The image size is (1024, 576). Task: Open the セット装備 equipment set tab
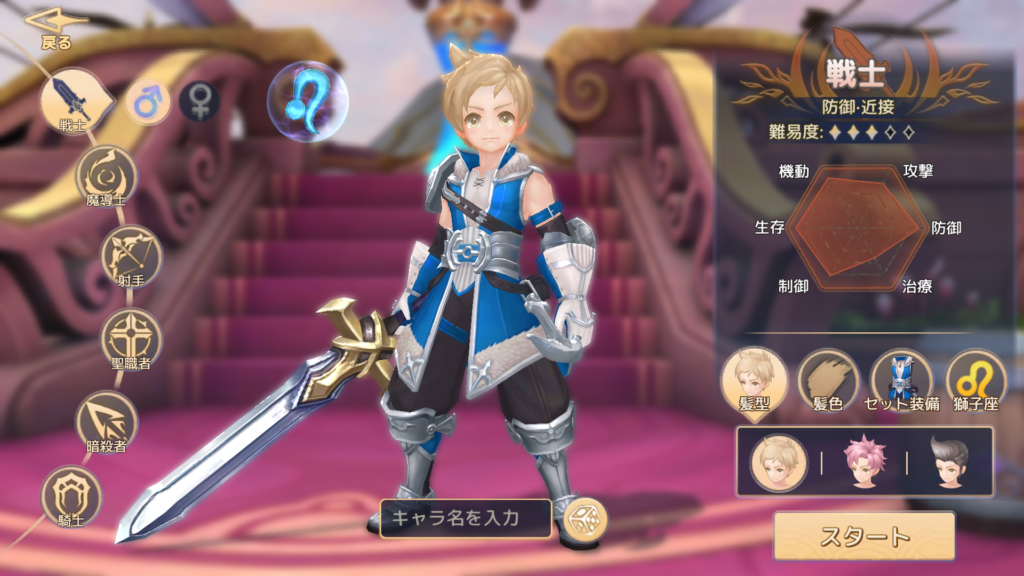(x=901, y=380)
